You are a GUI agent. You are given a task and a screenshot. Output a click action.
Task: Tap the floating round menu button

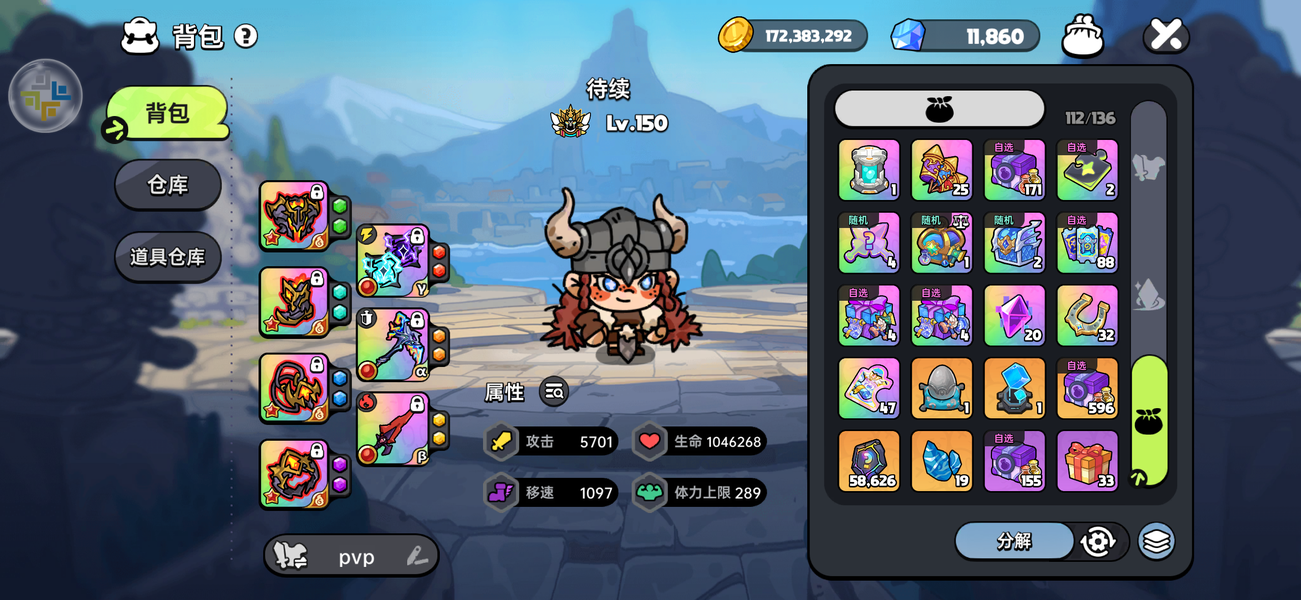click(45, 96)
